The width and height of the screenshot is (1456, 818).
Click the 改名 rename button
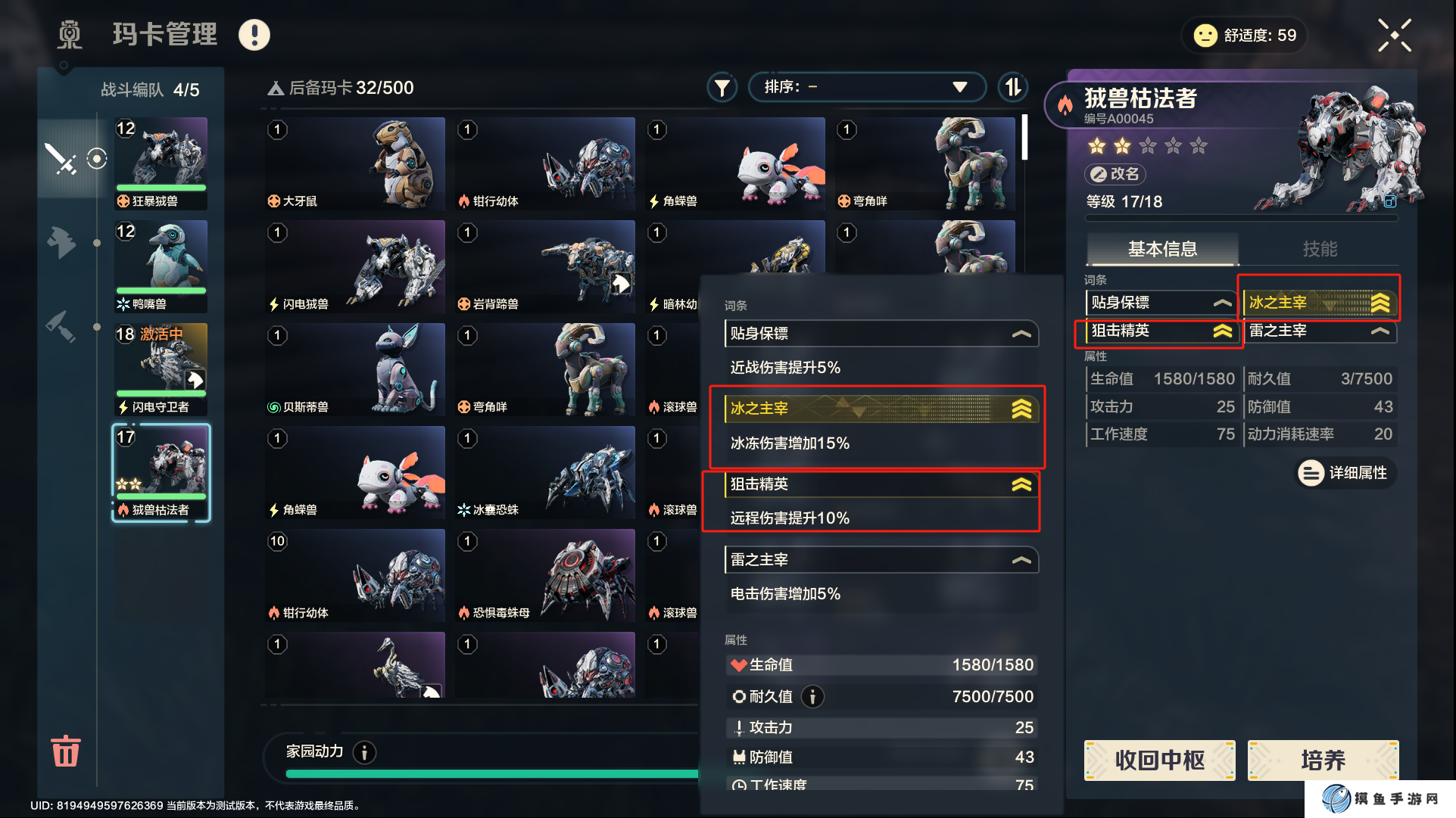(1115, 174)
